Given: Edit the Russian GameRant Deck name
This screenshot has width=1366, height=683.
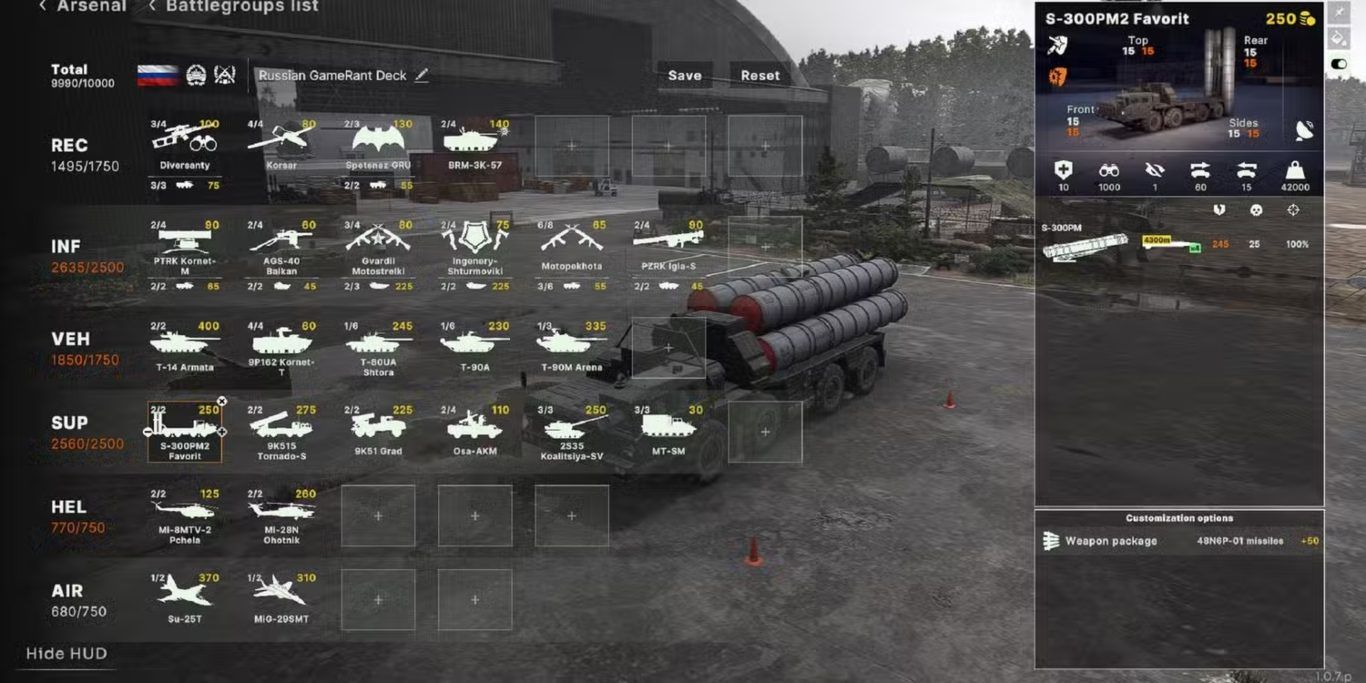Looking at the screenshot, I should [422, 75].
